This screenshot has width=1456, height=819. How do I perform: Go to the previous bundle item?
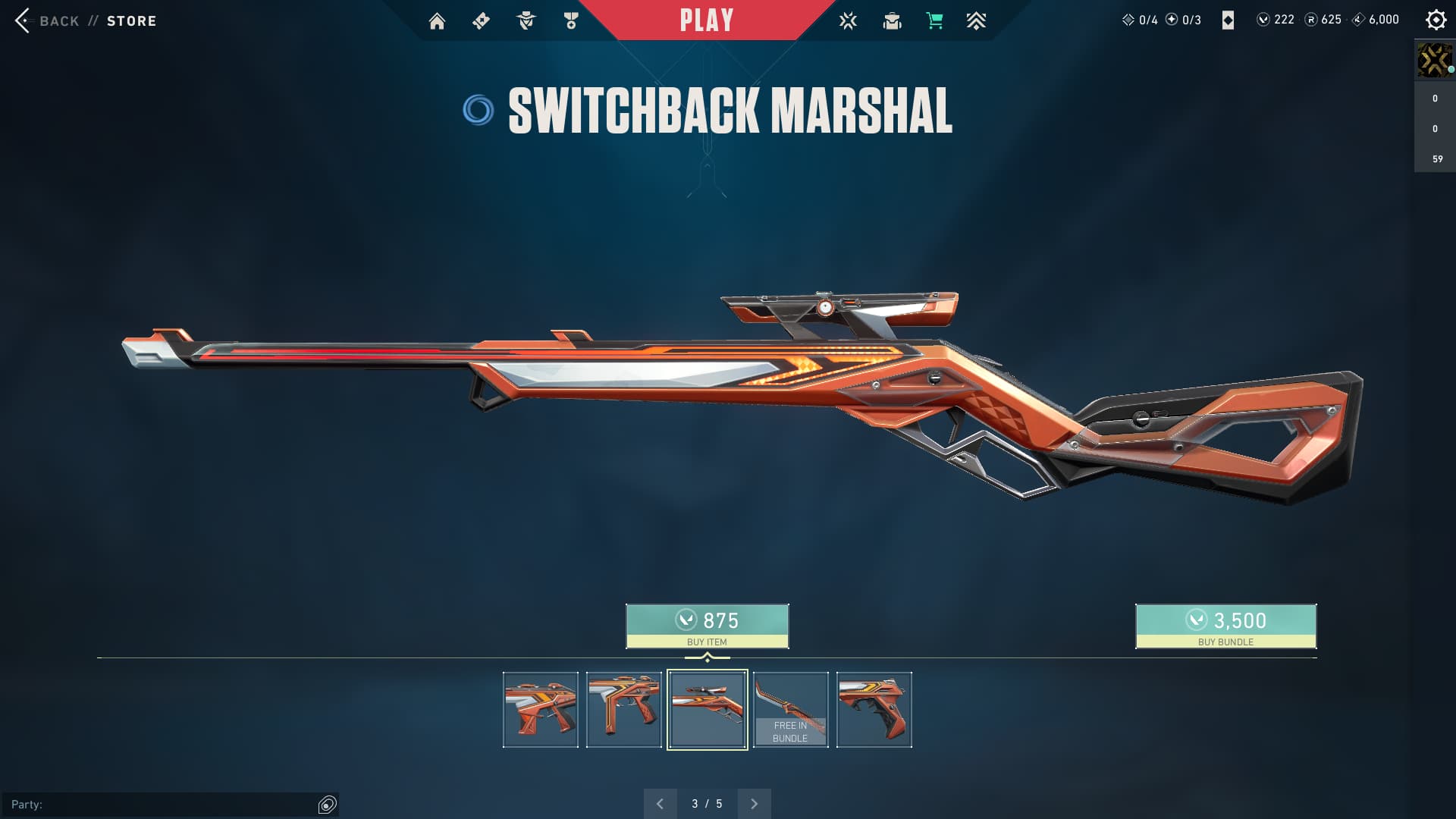point(660,804)
